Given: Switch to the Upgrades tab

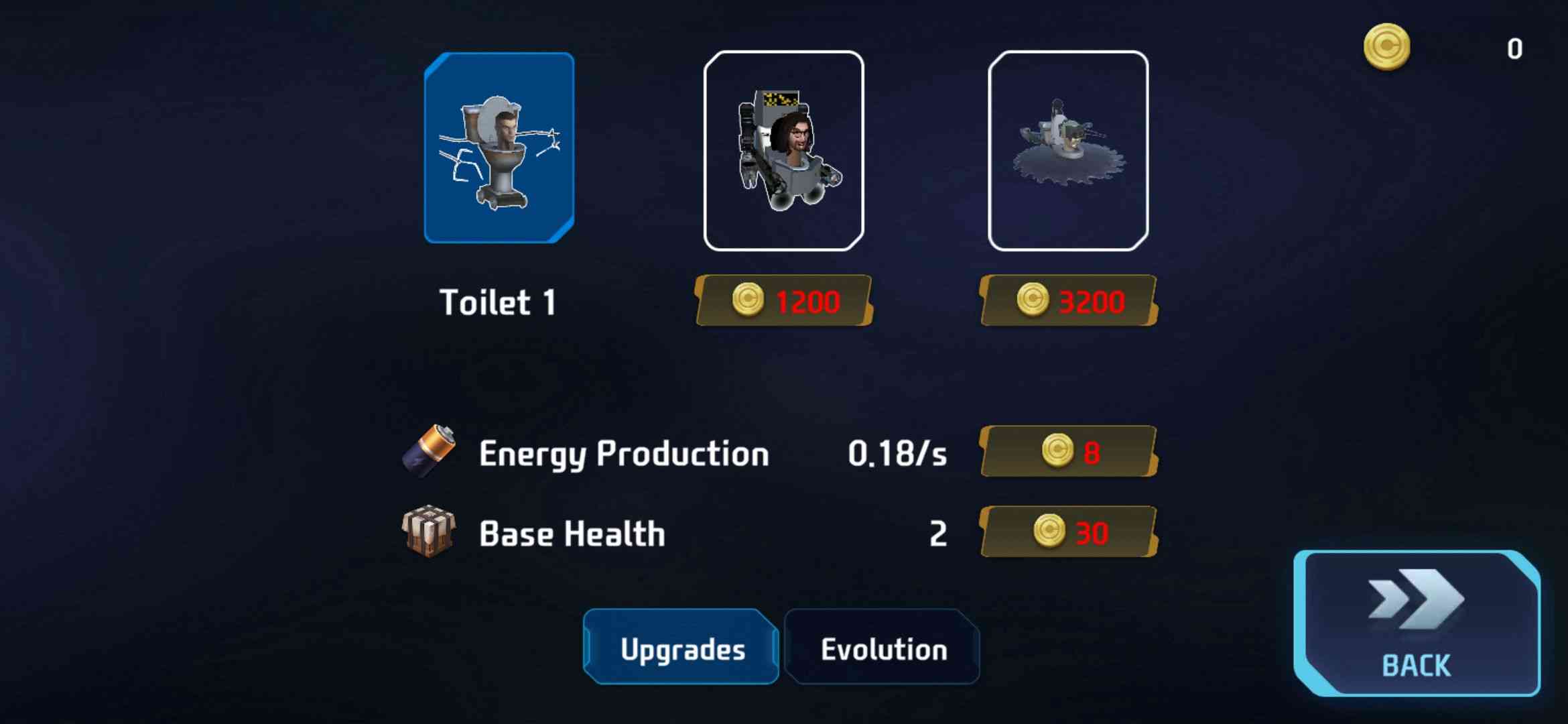Looking at the screenshot, I should click(x=681, y=648).
